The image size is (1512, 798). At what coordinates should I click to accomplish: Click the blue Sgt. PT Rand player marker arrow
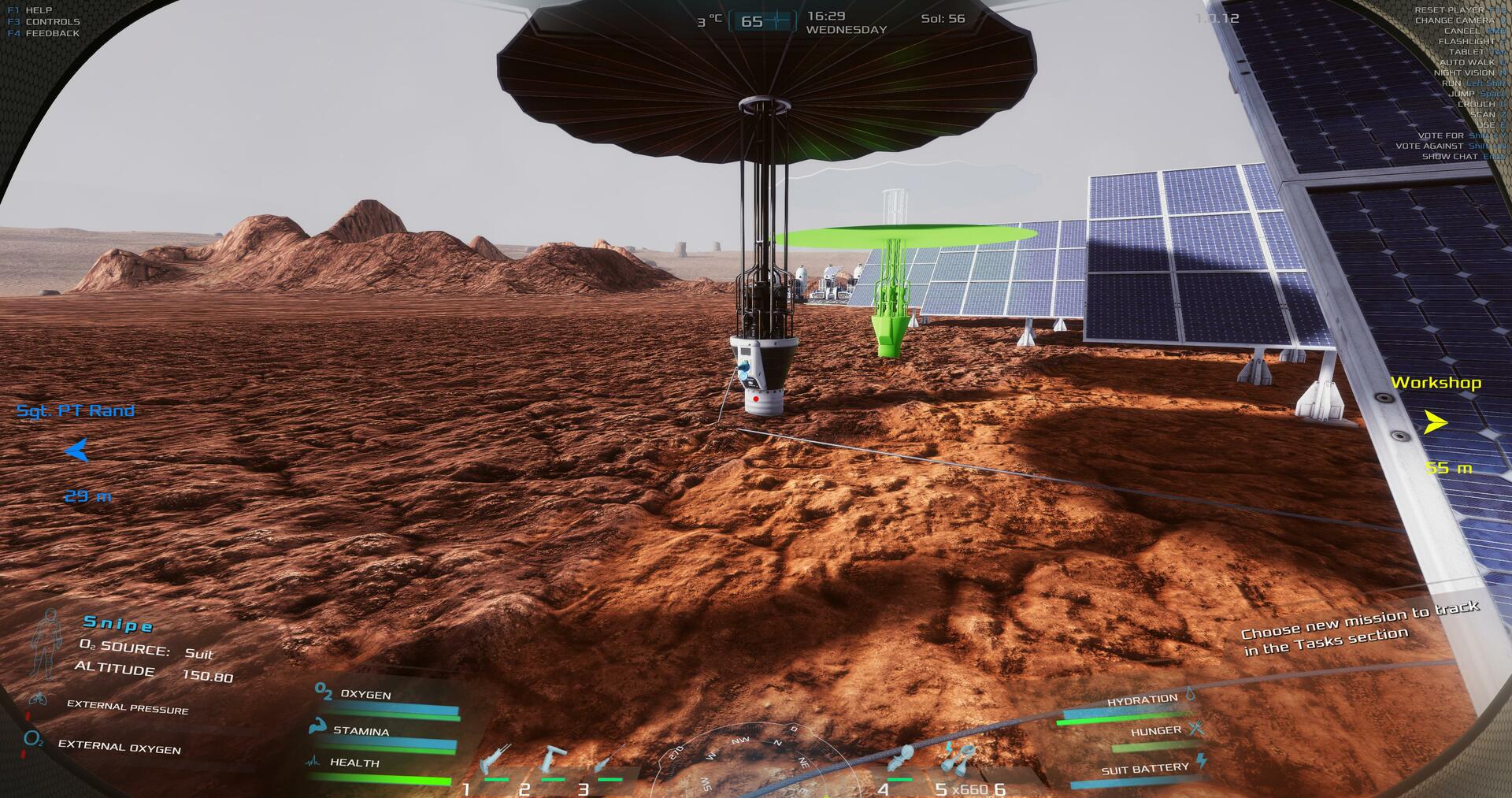pos(76,451)
